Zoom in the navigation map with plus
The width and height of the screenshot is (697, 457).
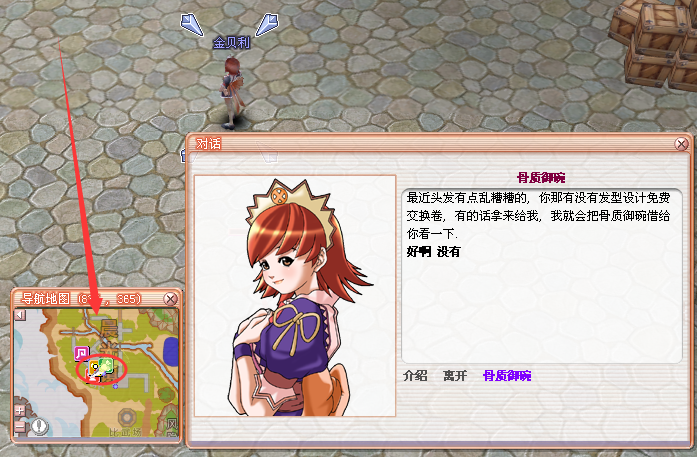[19, 410]
